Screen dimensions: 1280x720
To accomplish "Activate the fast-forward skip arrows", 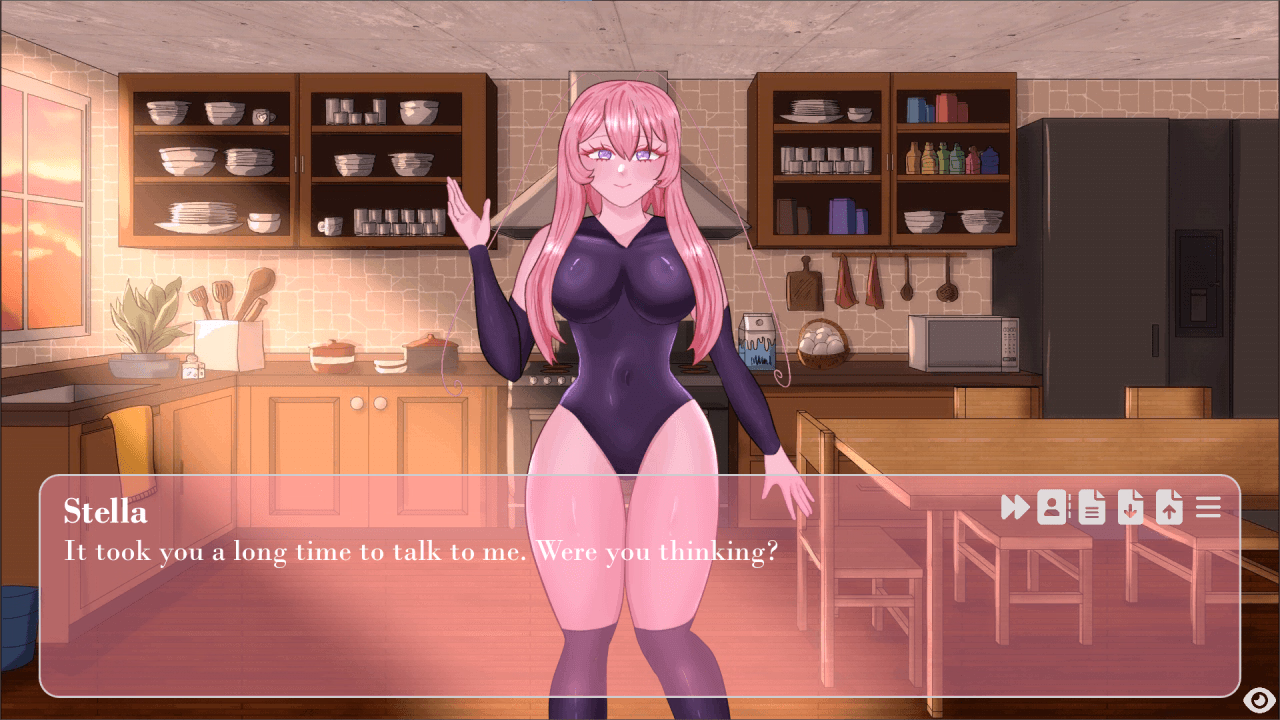I will 1014,508.
